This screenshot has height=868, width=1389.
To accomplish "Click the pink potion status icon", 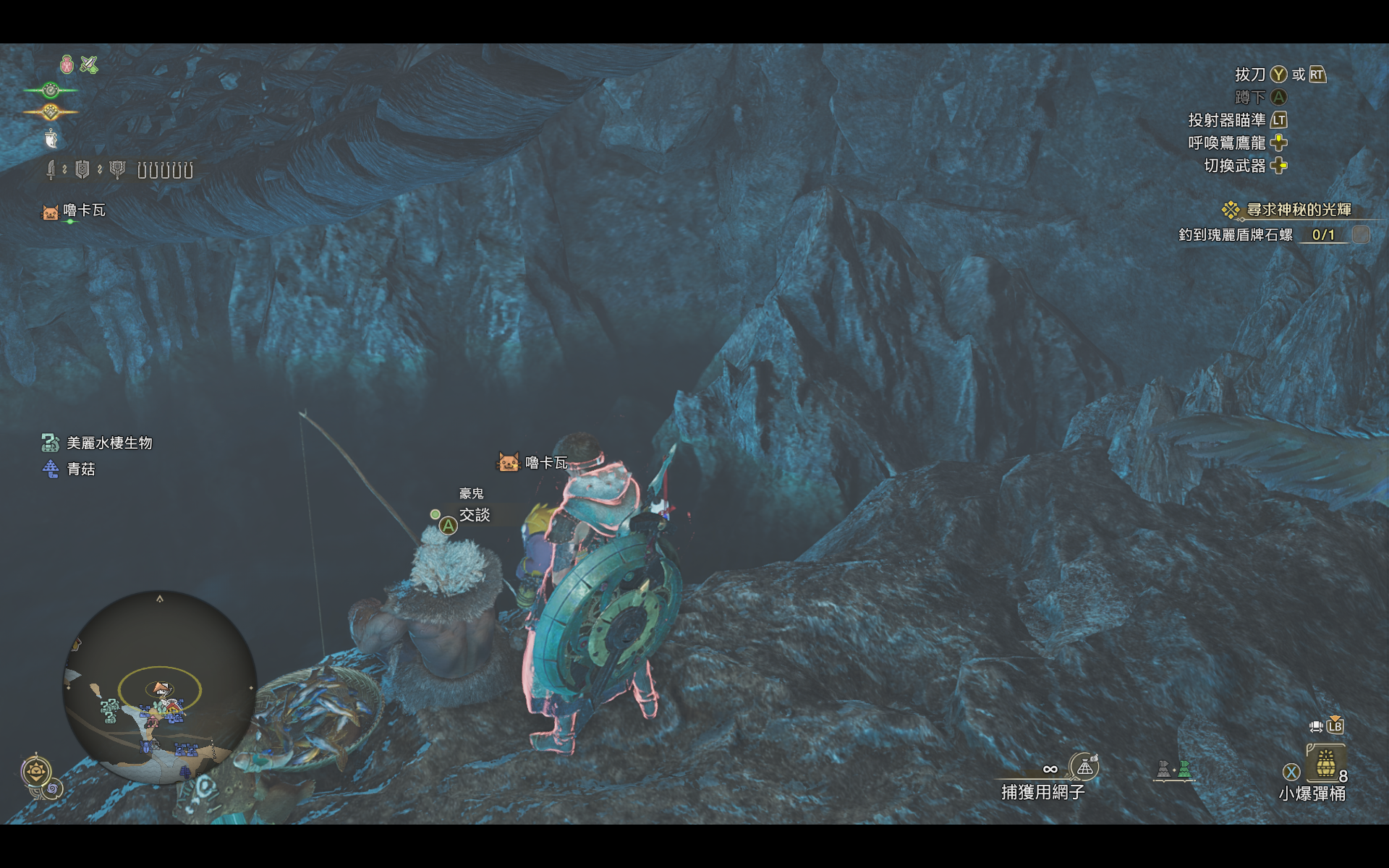I will click(67, 65).
